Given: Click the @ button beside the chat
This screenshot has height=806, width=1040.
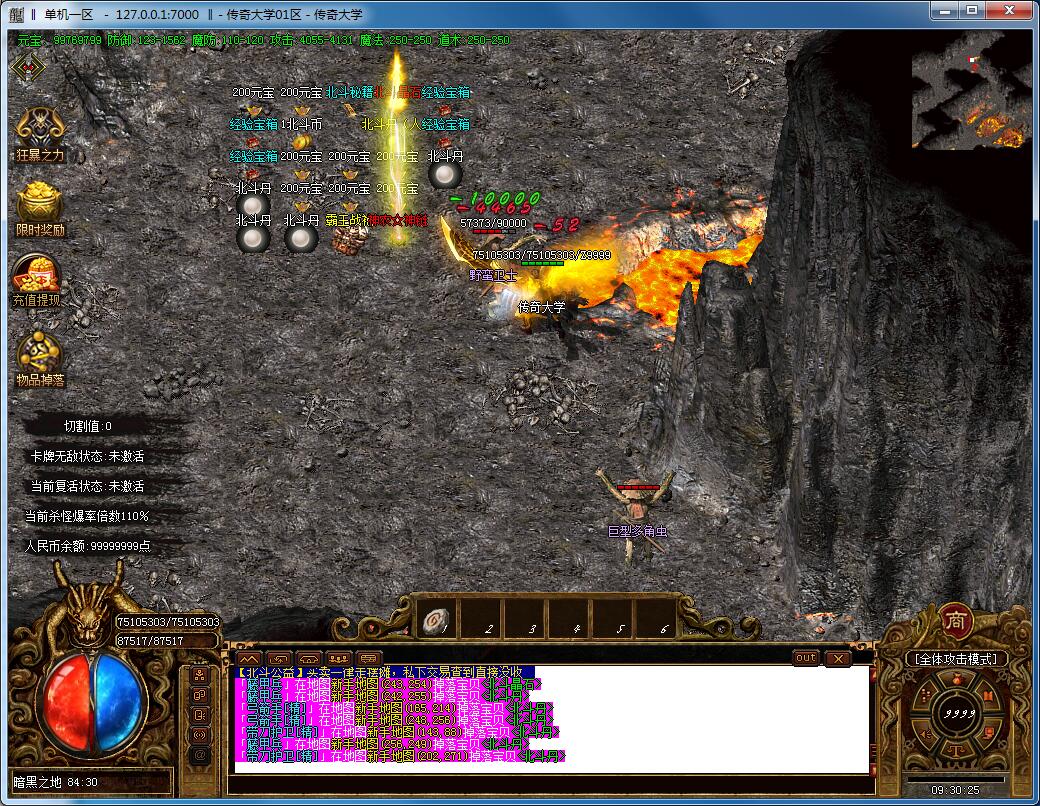Looking at the screenshot, I should tap(200, 753).
